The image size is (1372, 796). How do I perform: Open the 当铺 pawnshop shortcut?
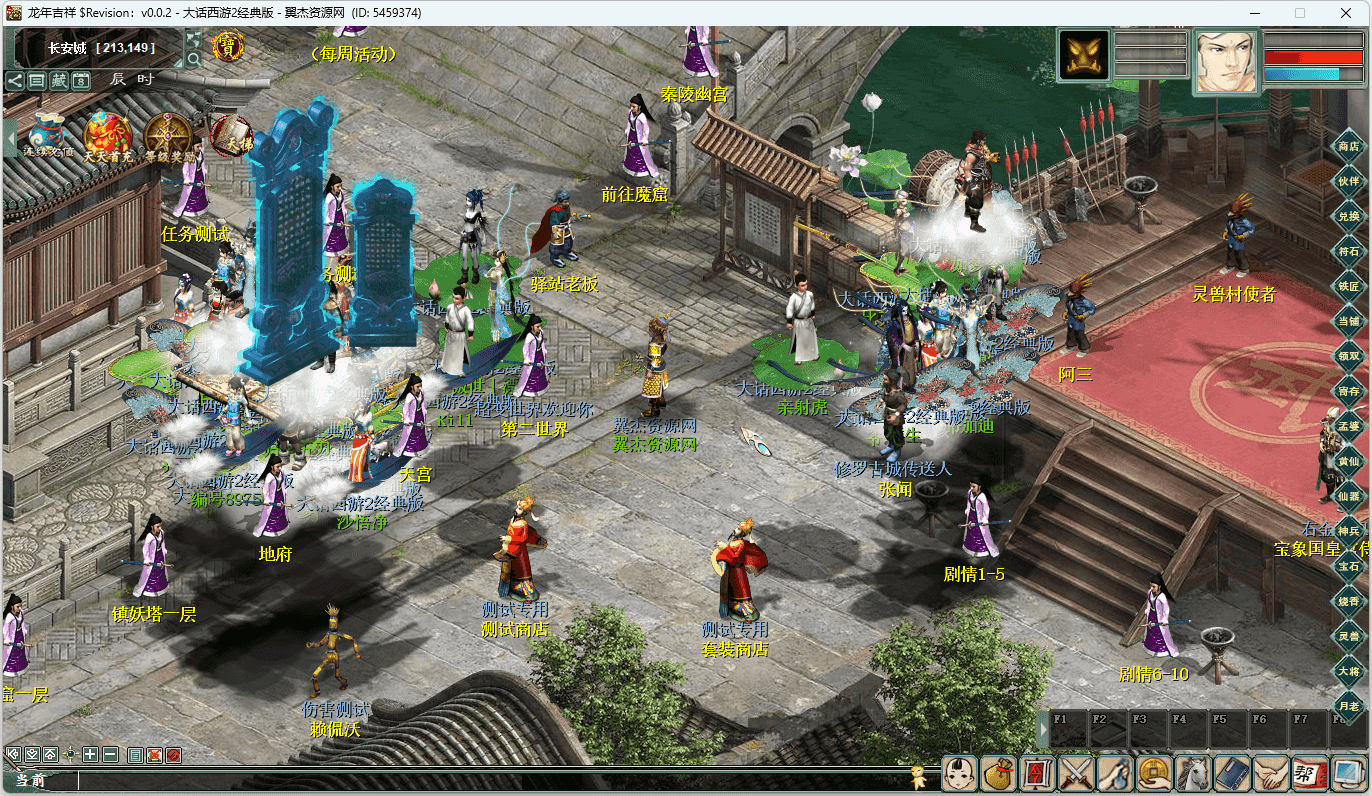[x=1349, y=320]
